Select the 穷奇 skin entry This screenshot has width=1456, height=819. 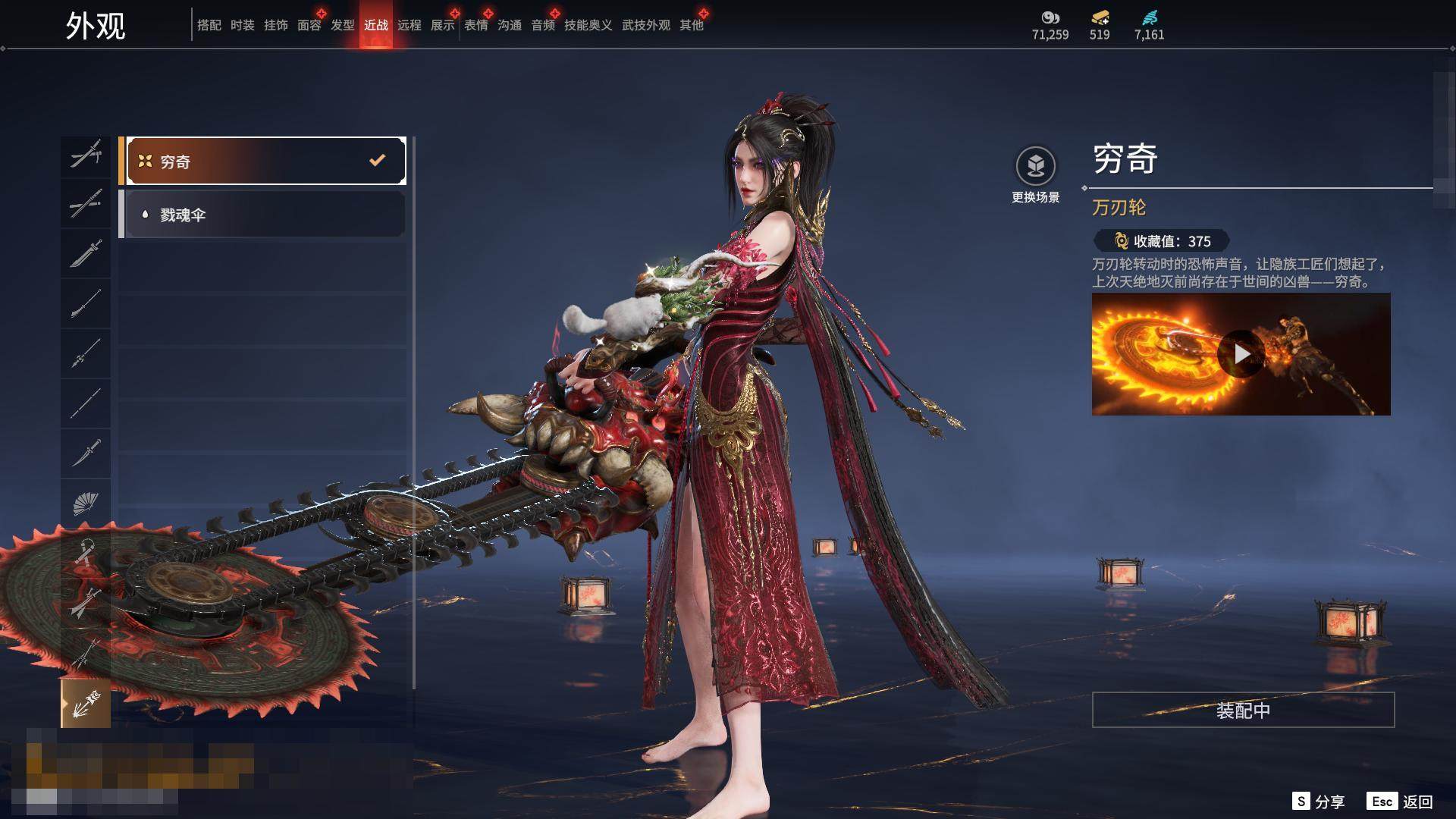[262, 161]
